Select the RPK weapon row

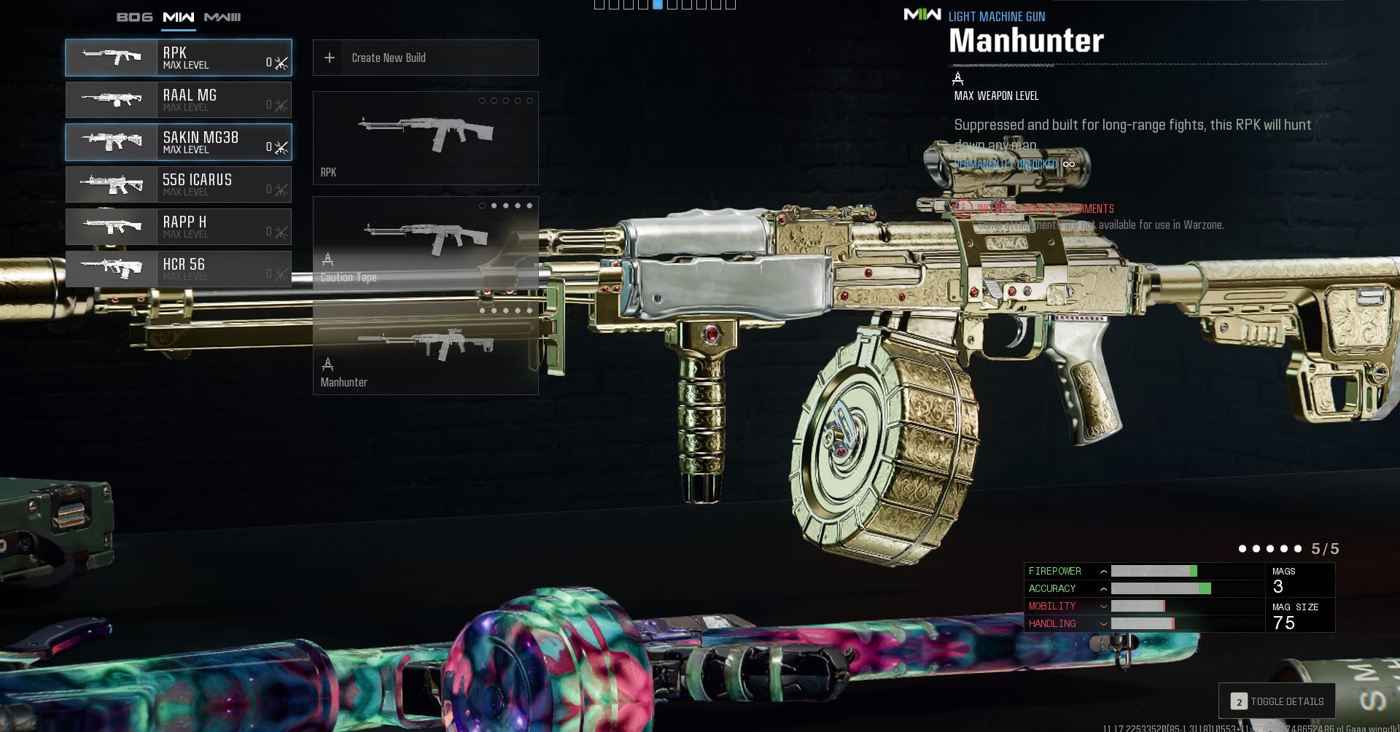178,58
